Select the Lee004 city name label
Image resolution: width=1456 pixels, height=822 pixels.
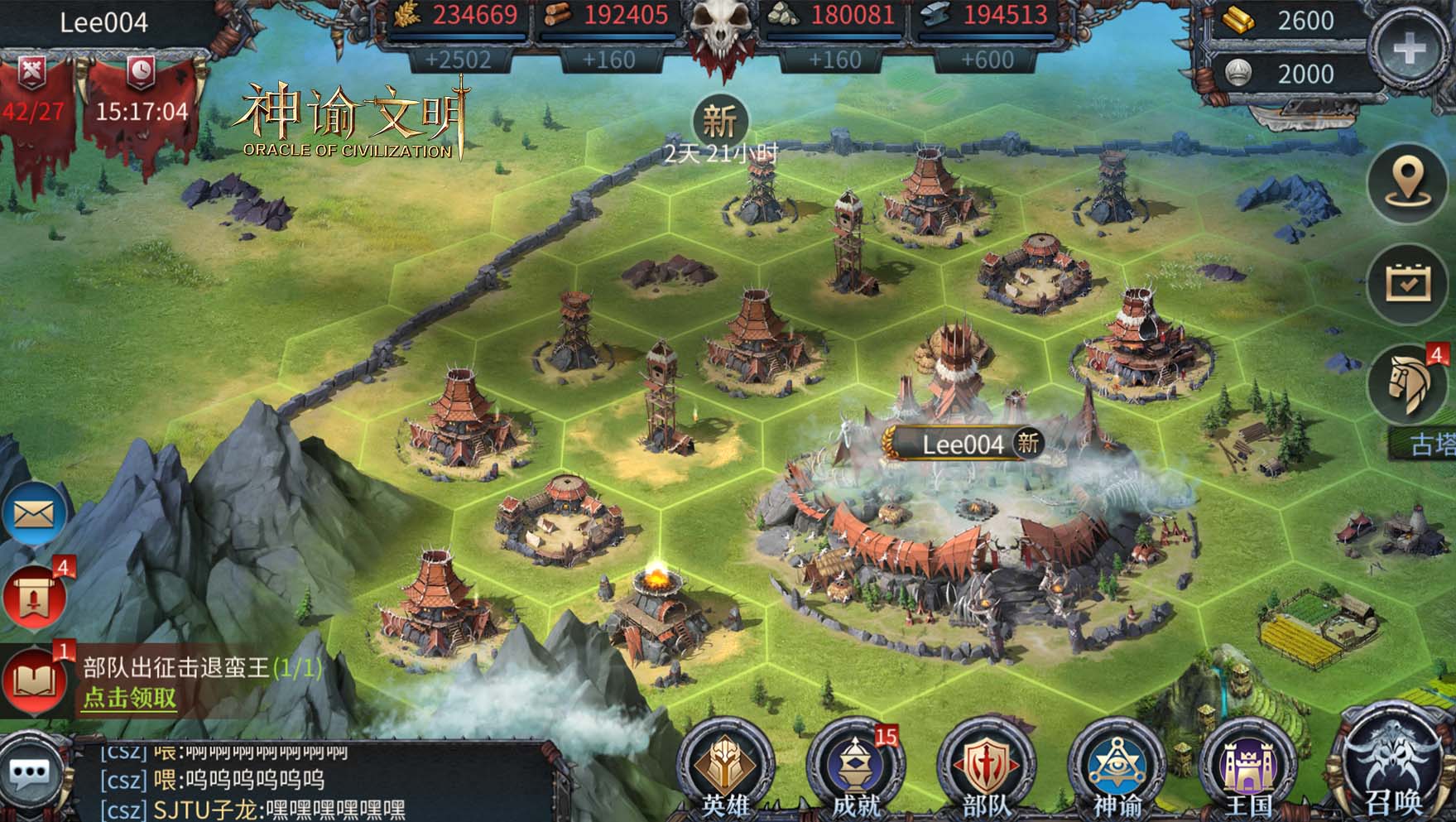coord(963,445)
